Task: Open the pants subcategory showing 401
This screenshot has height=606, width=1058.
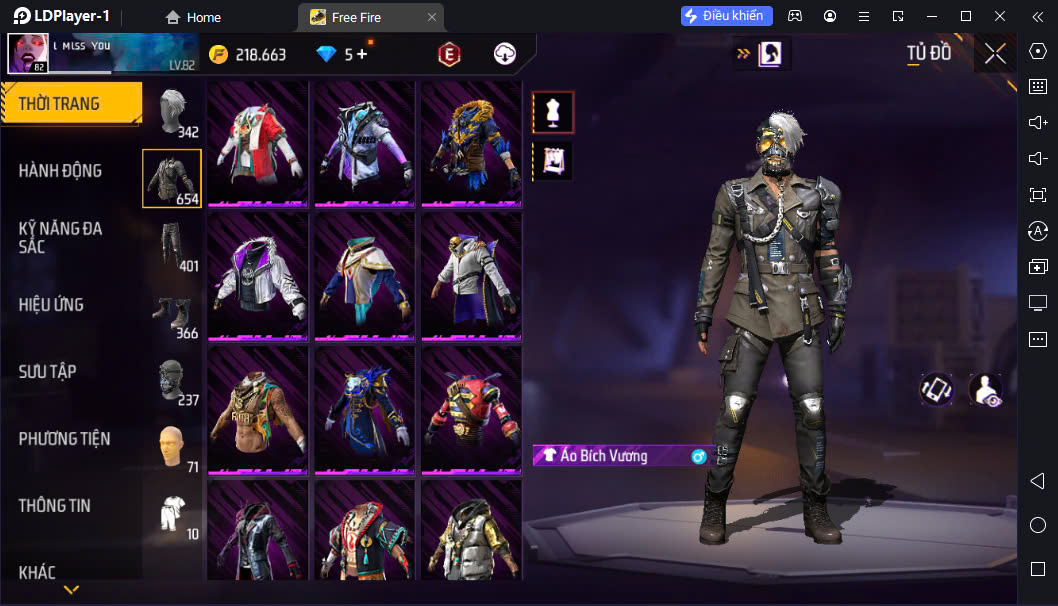Action: pyautogui.click(x=173, y=245)
